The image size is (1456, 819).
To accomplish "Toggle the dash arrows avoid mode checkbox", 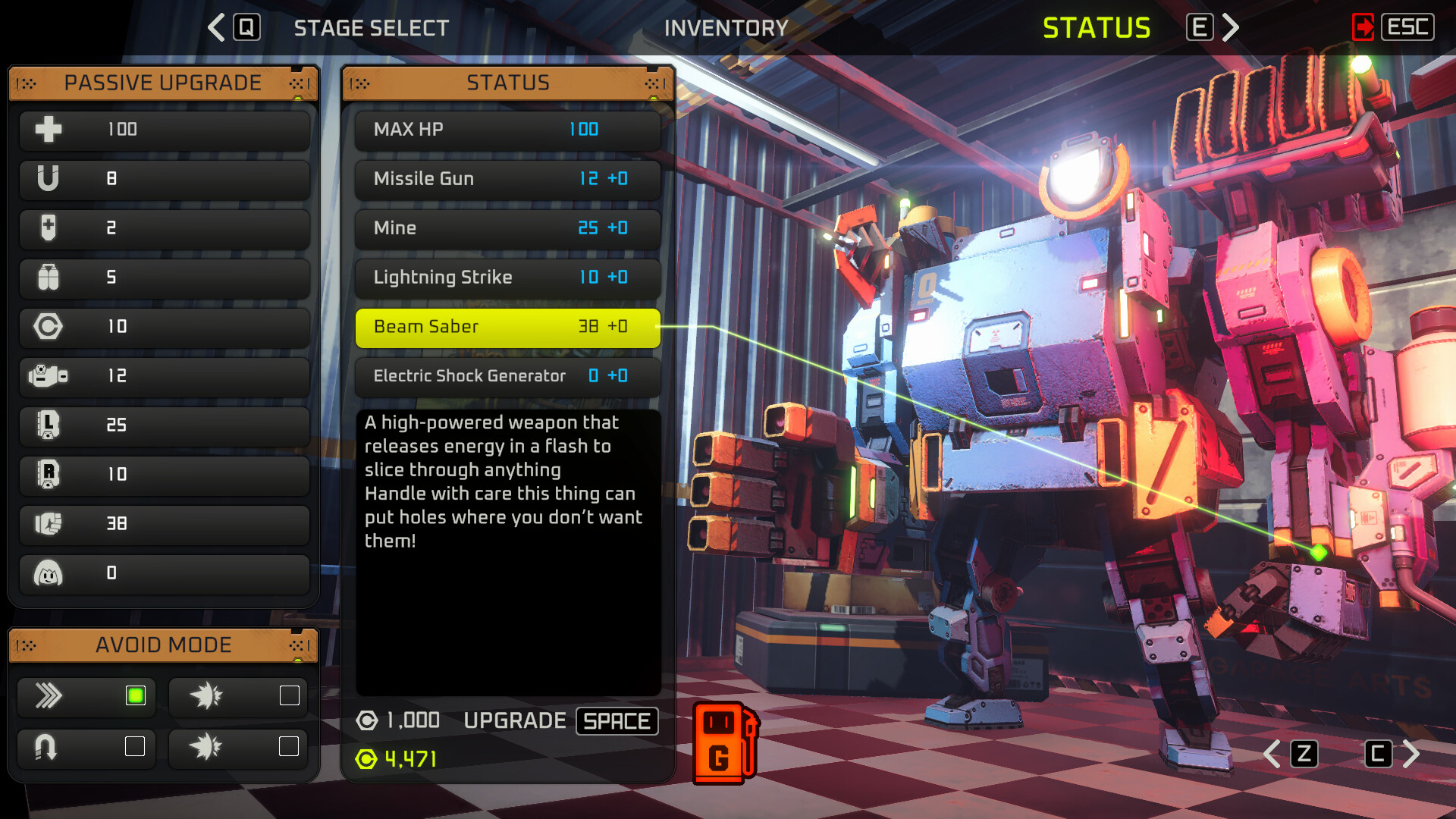I will tap(136, 695).
